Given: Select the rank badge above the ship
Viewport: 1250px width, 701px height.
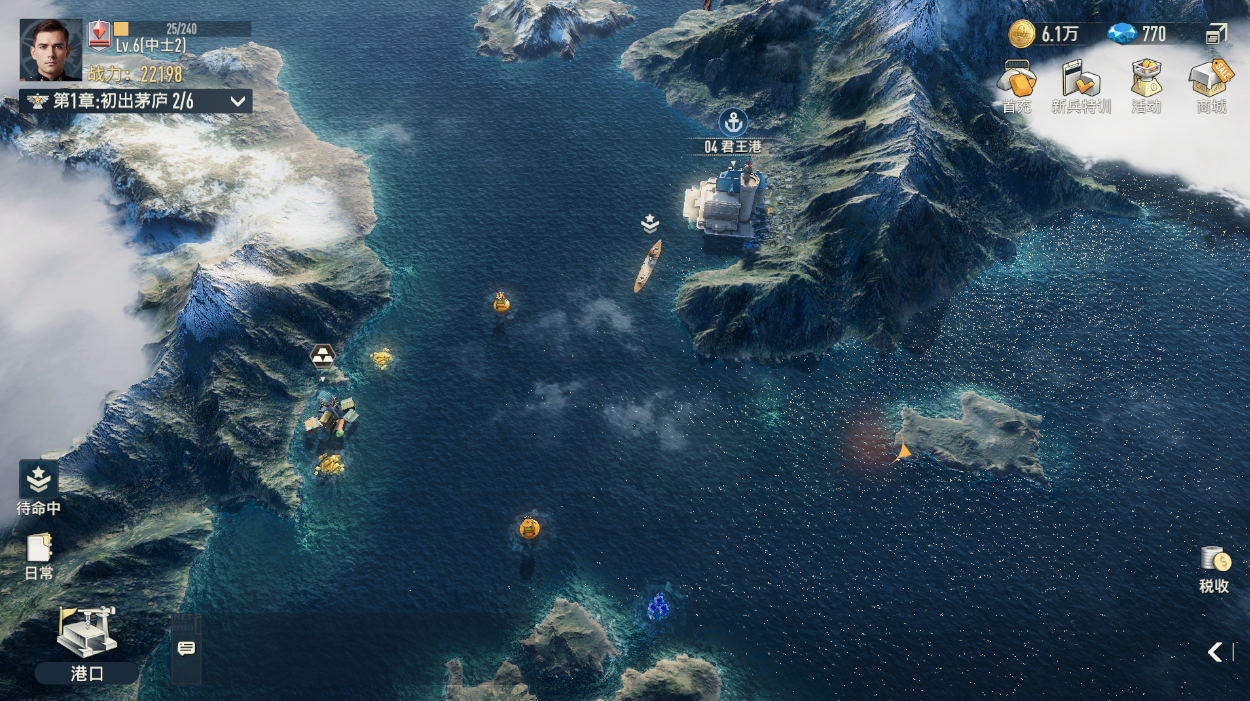Looking at the screenshot, I should tap(650, 223).
